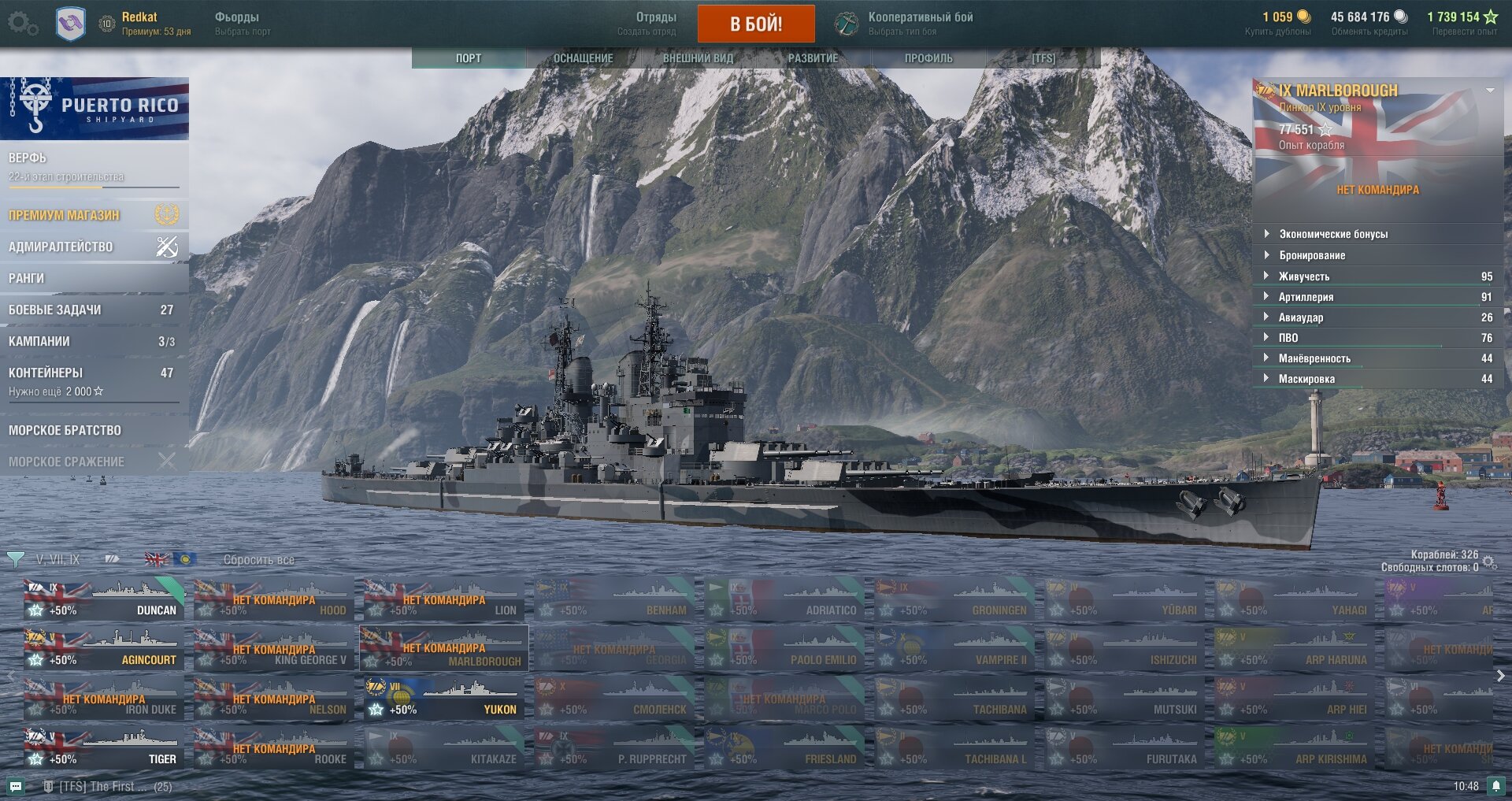Open the ship carousel filter funnel
Image resolution: width=1512 pixels, height=801 pixels.
(x=15, y=560)
